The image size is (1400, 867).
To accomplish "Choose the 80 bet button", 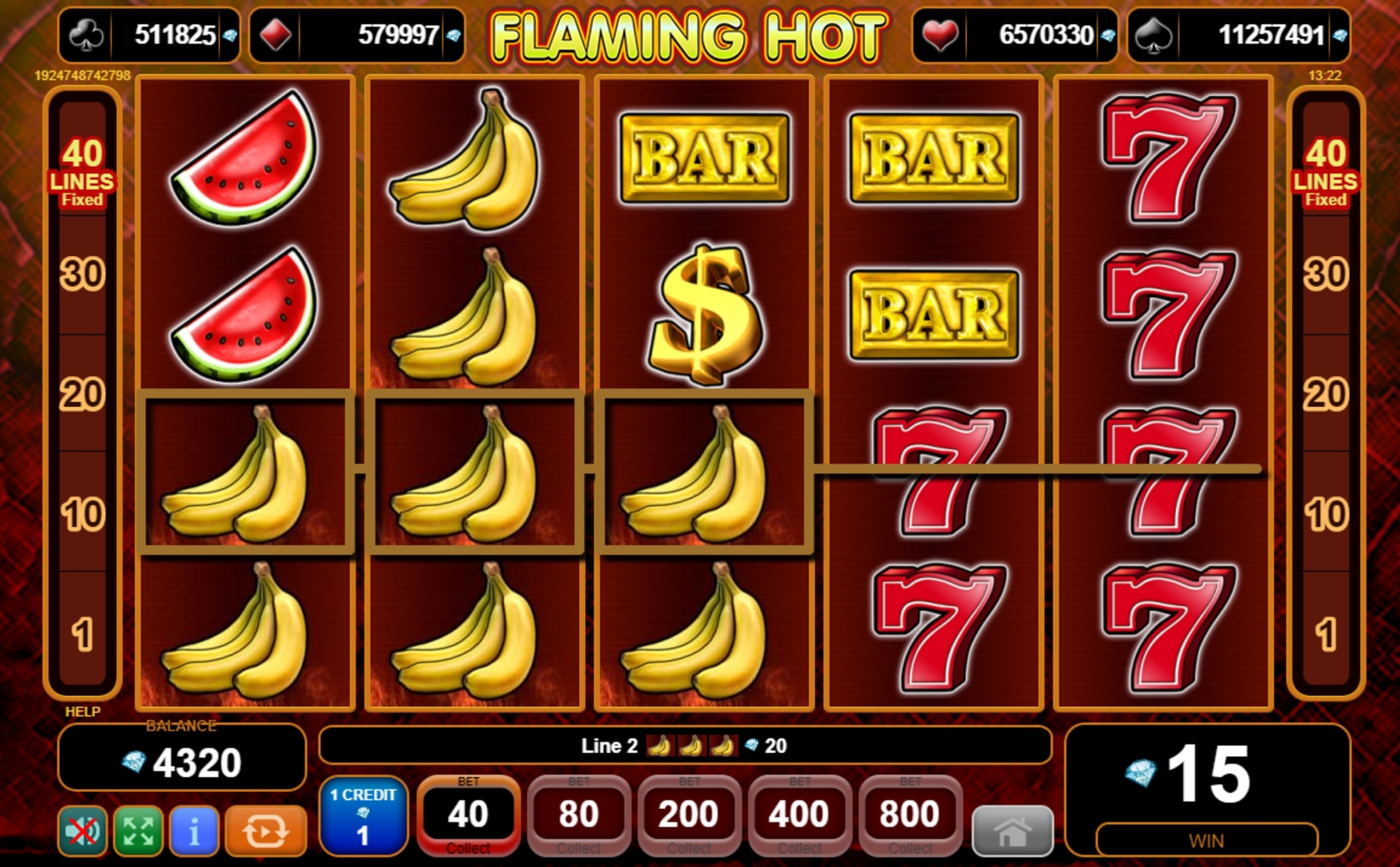I will (579, 815).
